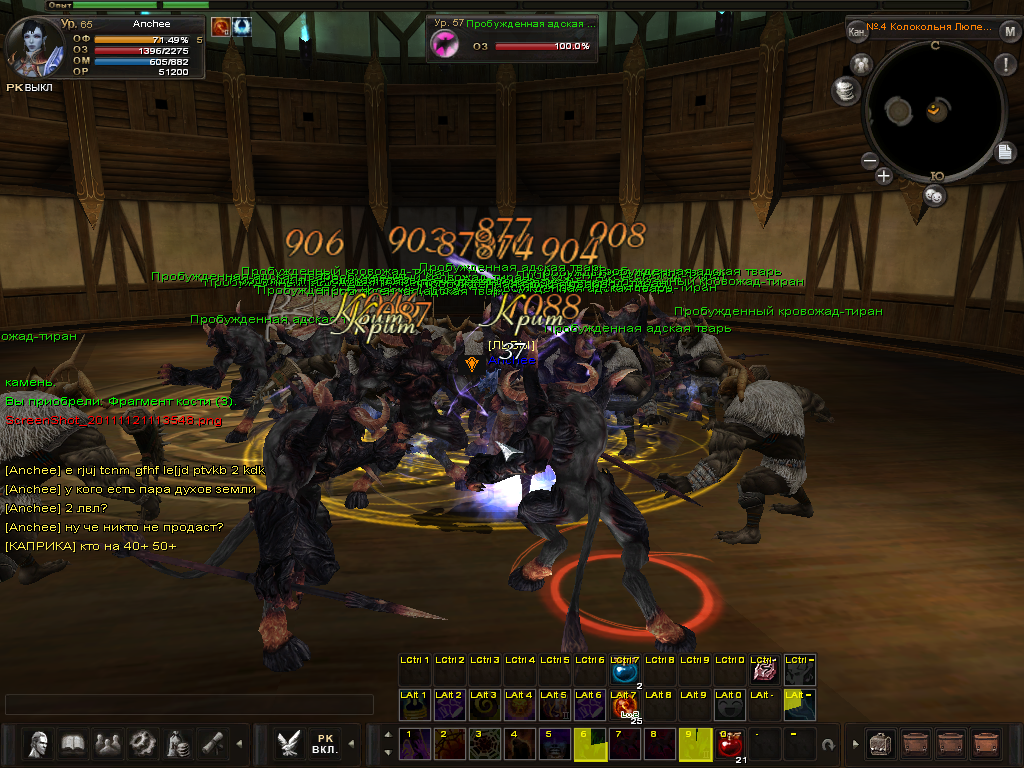Viewport: 1024px width, 768px height.
Task: Open the world map with the M button
Action: pyautogui.click(x=1010, y=31)
